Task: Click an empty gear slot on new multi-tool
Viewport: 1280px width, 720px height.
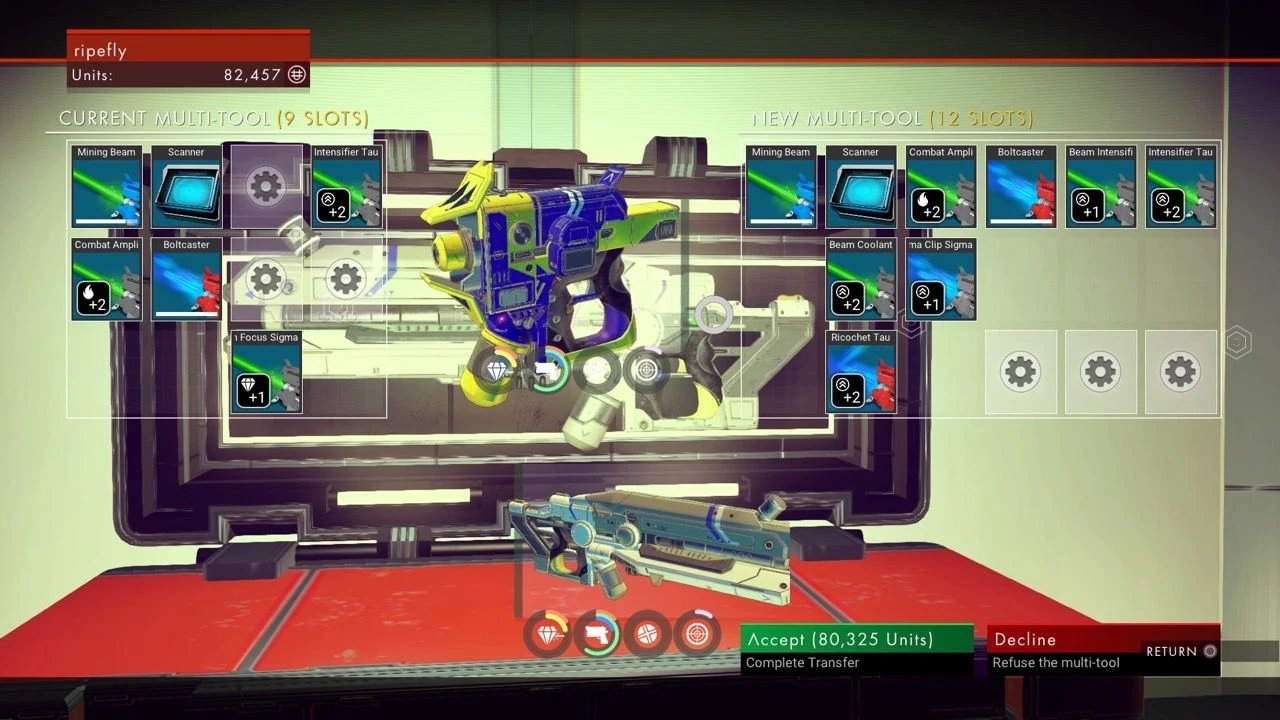Action: tap(1020, 372)
